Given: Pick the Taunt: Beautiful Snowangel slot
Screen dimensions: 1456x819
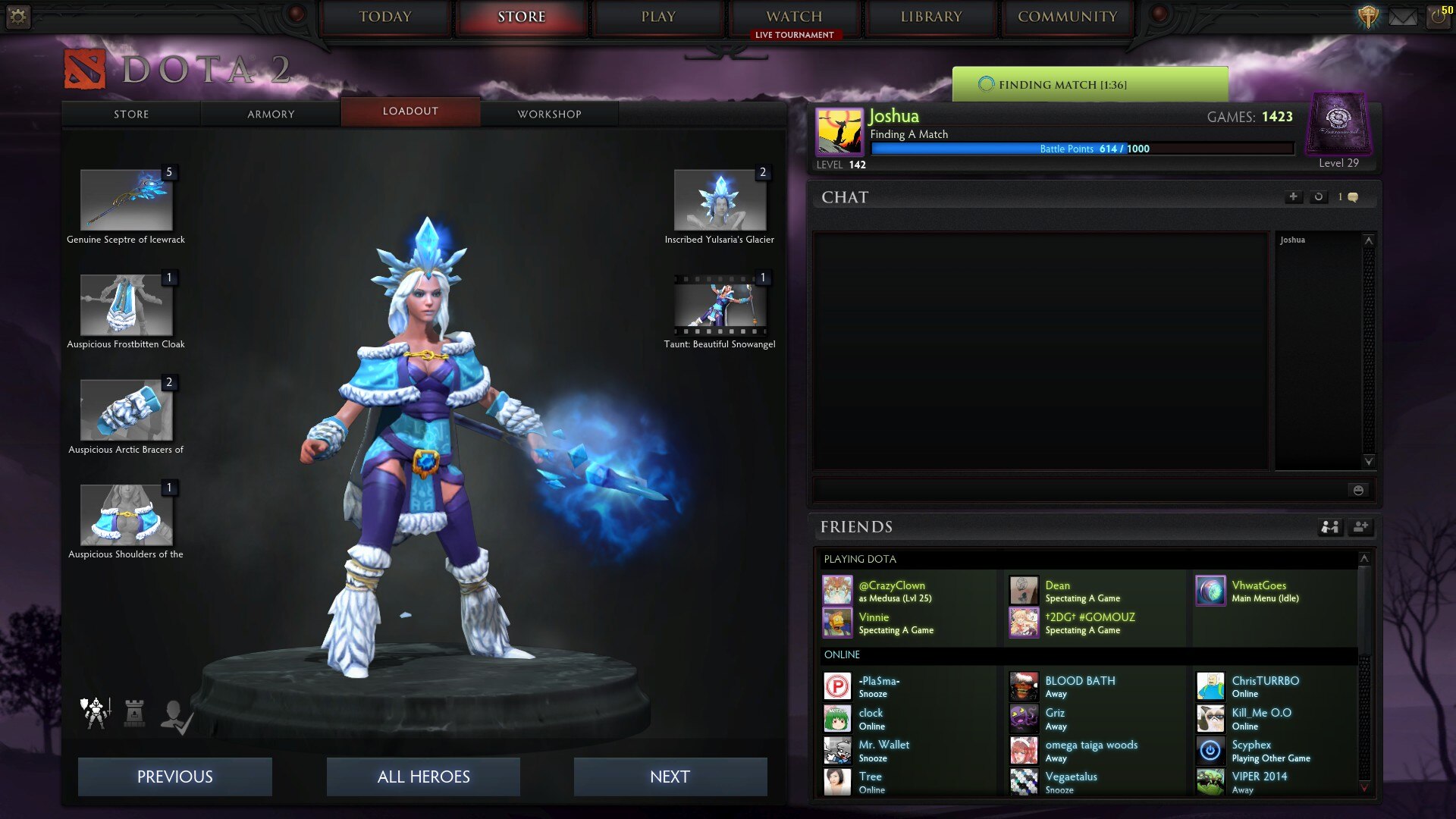Looking at the screenshot, I should tap(720, 305).
